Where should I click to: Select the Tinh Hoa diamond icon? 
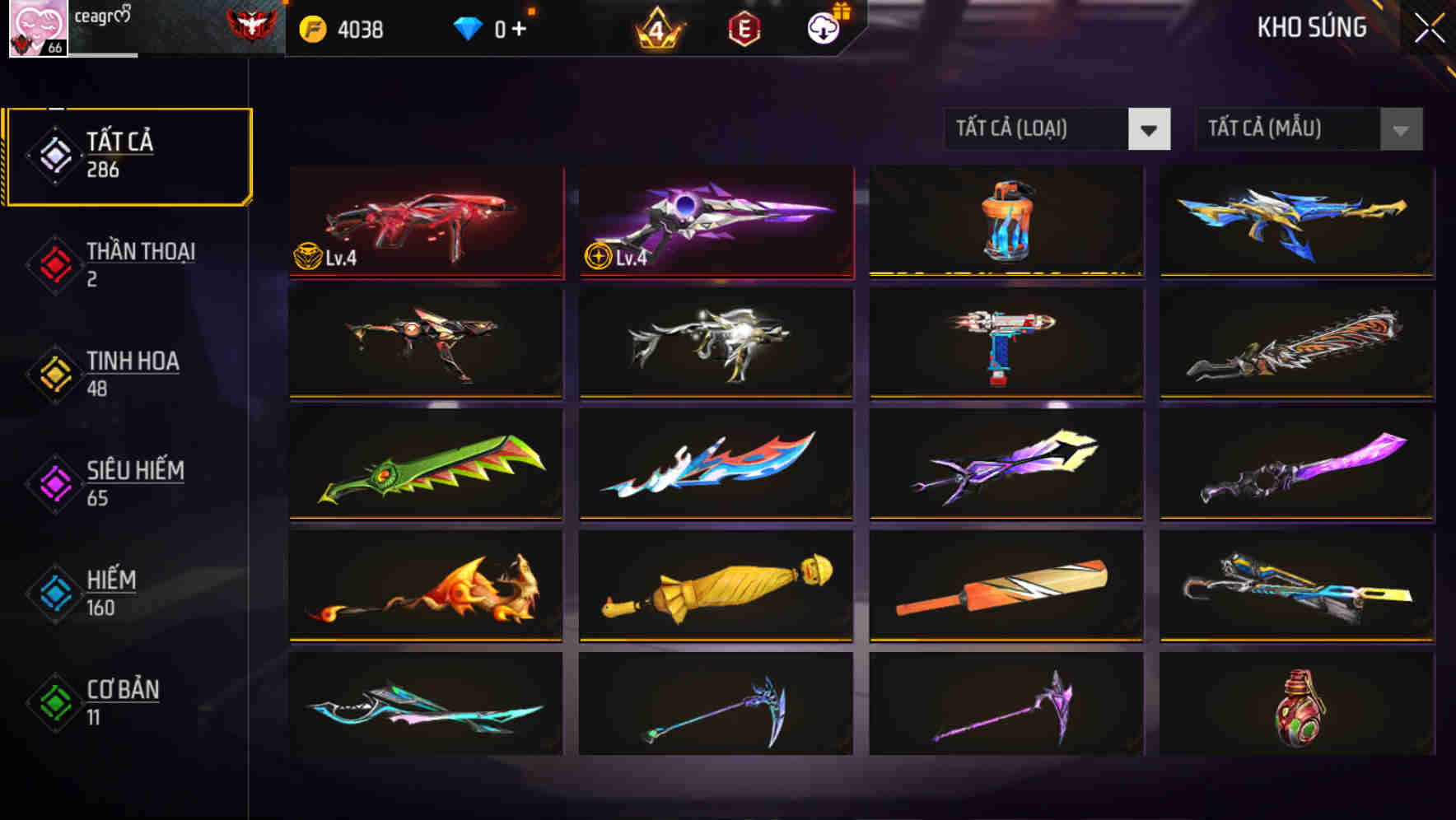pos(53,372)
